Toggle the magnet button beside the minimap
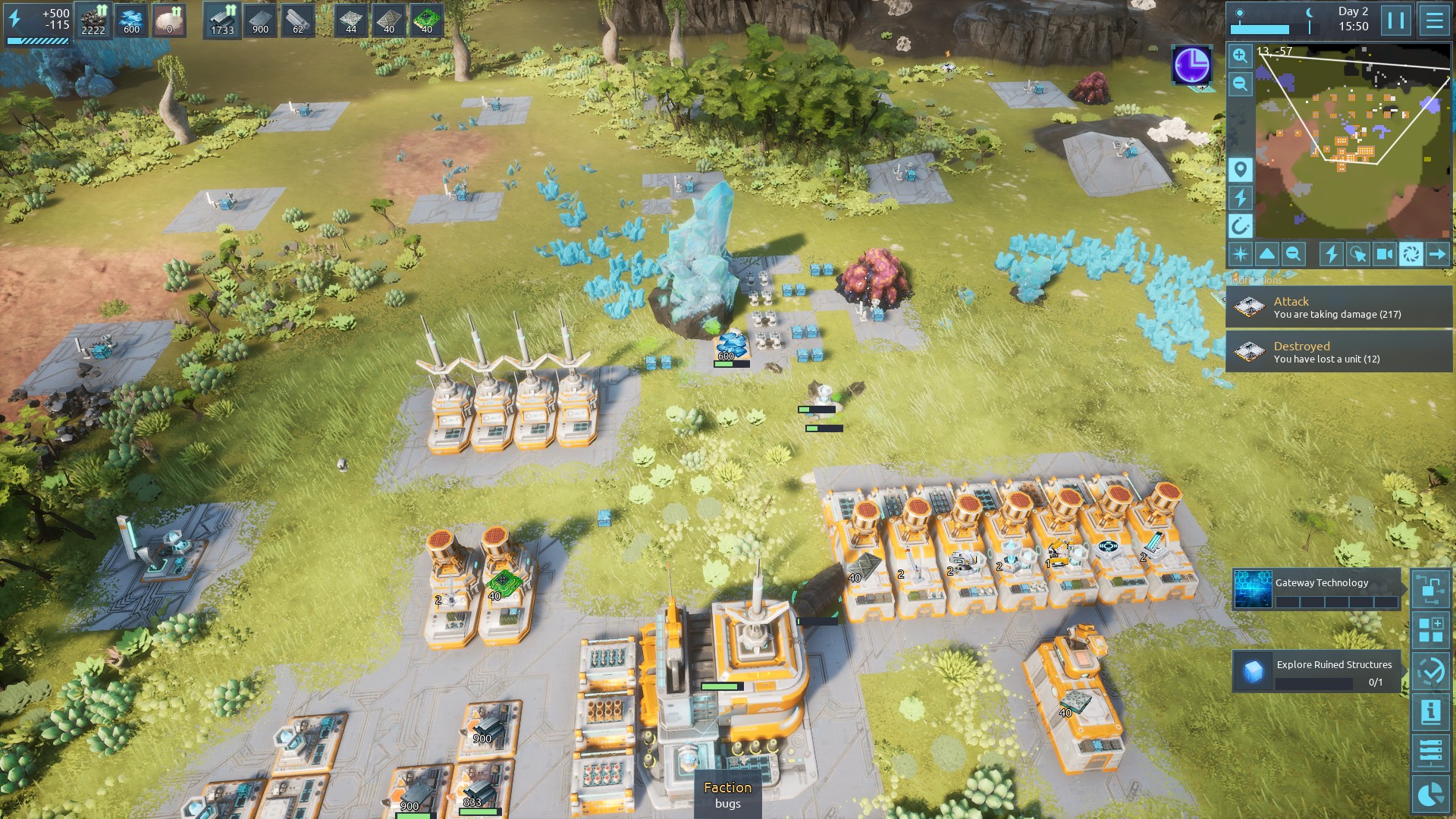The image size is (1456, 819). pyautogui.click(x=1240, y=225)
